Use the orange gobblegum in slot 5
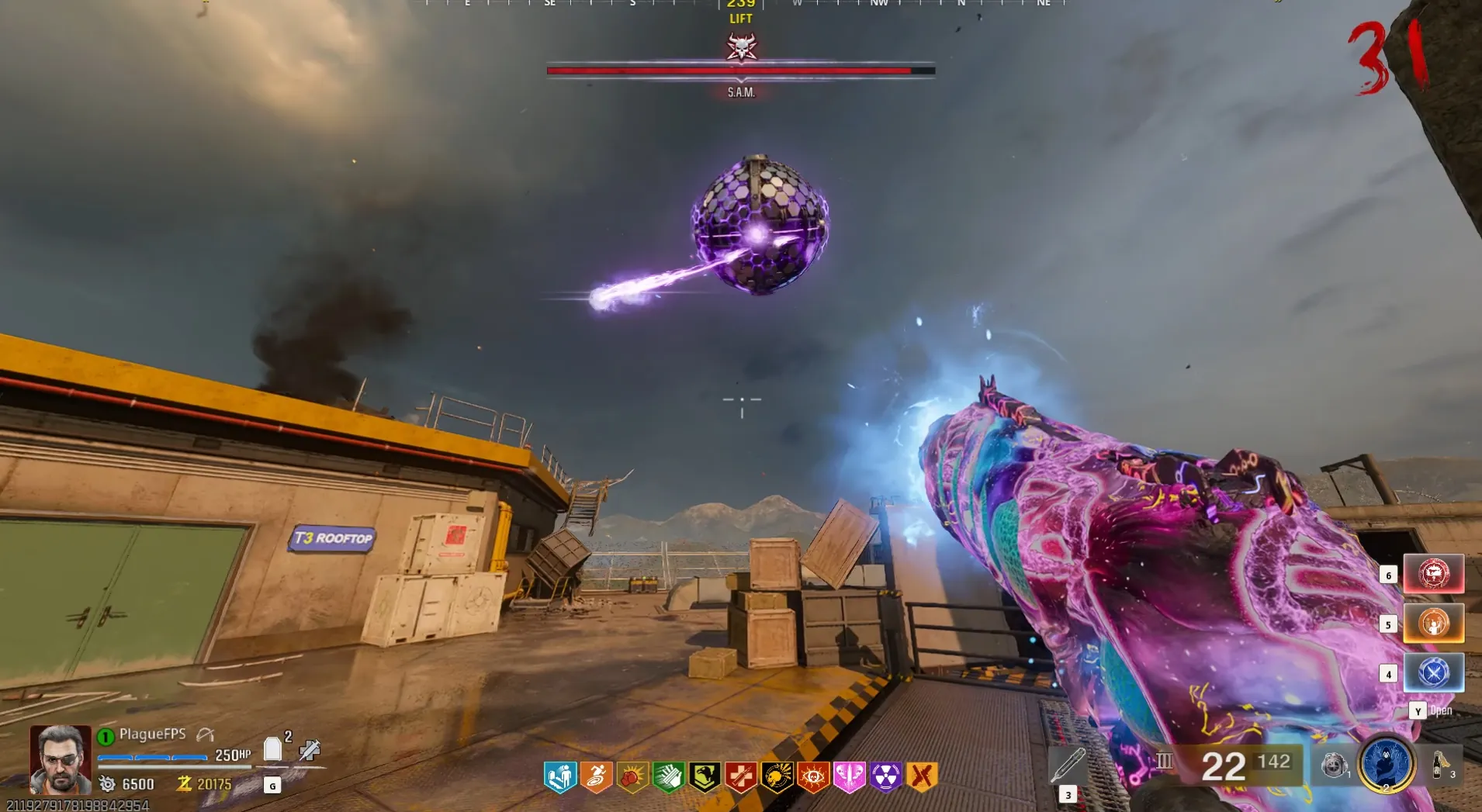The image size is (1482, 812). click(x=1433, y=624)
